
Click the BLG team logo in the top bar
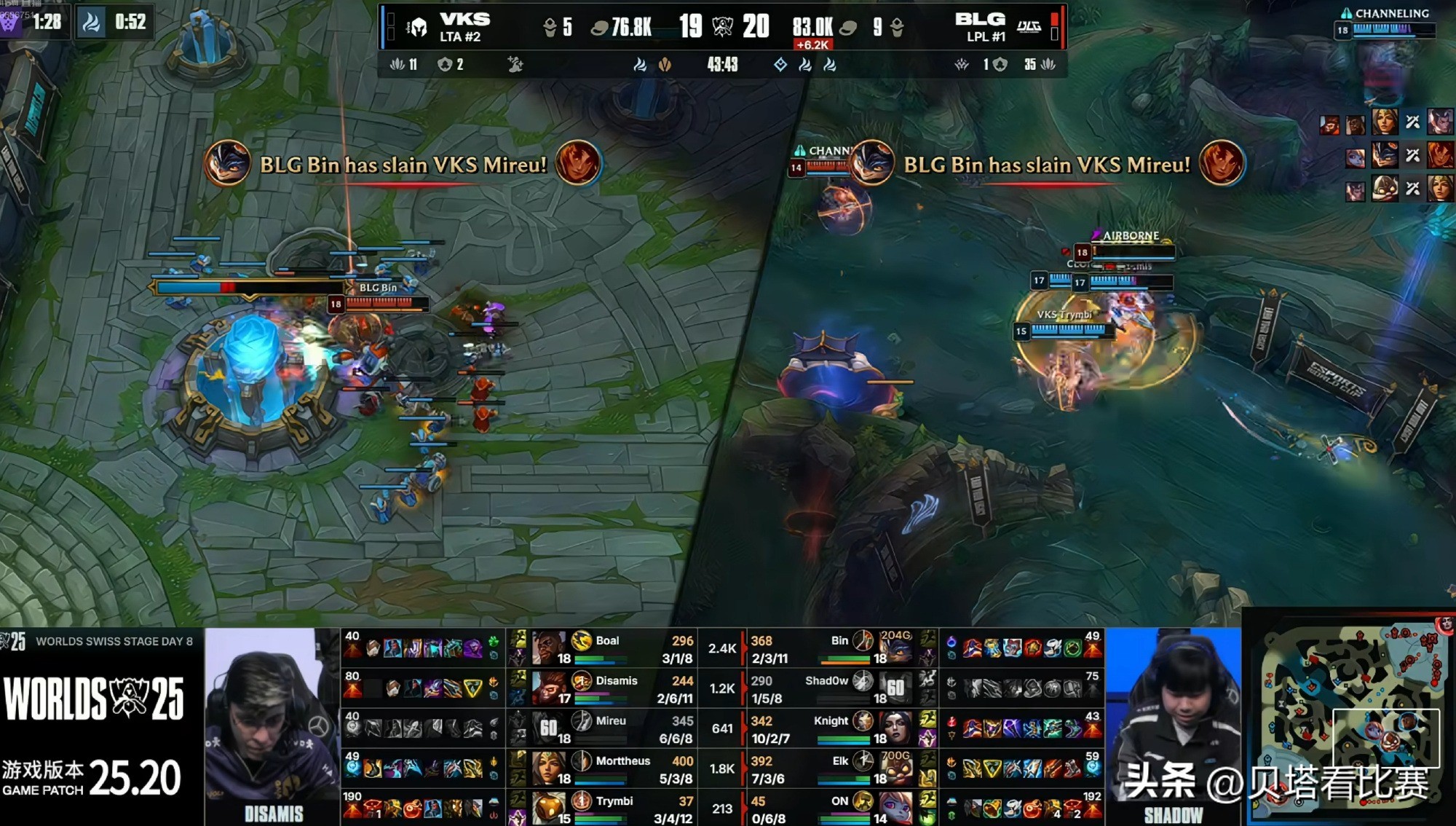click(1029, 27)
